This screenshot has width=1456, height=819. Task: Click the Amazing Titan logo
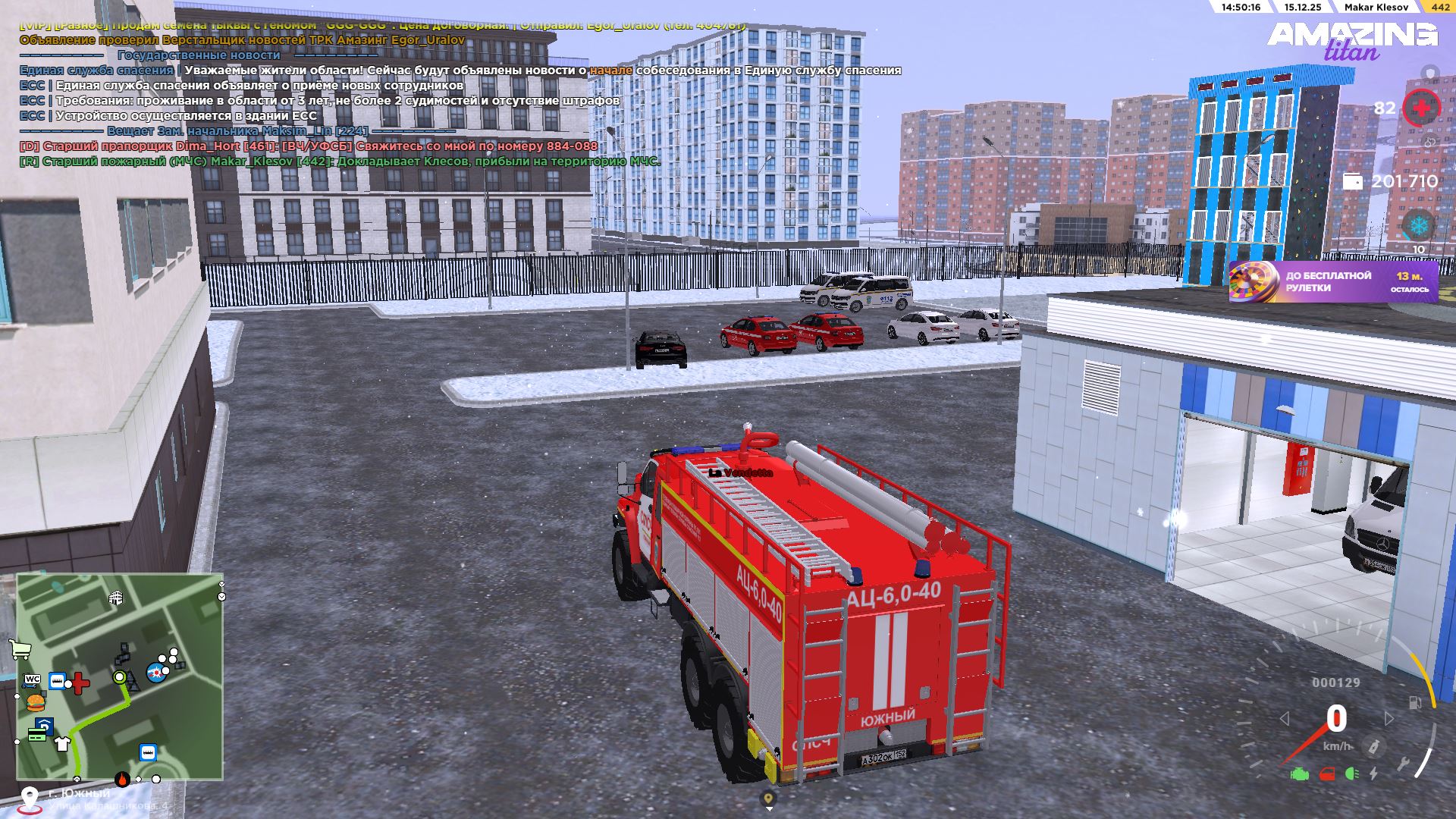(x=1352, y=39)
